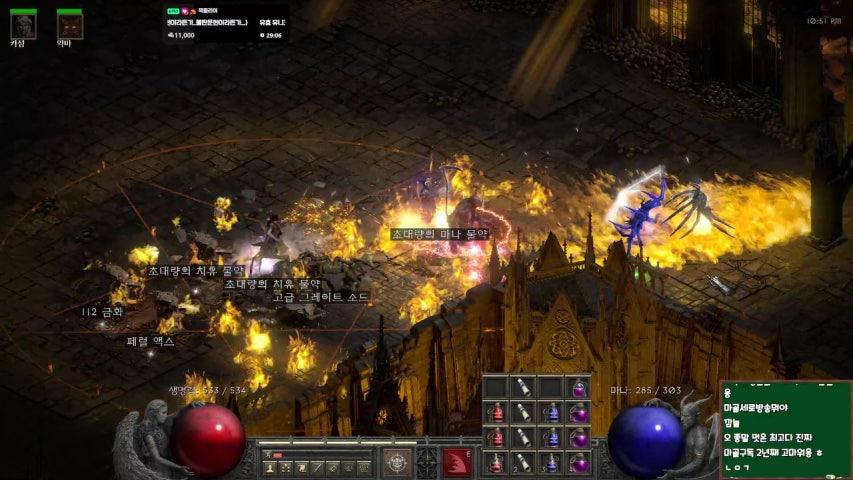Pick up the 초대량의 마나 물약 item label
853x480 pixels.
click(440, 234)
